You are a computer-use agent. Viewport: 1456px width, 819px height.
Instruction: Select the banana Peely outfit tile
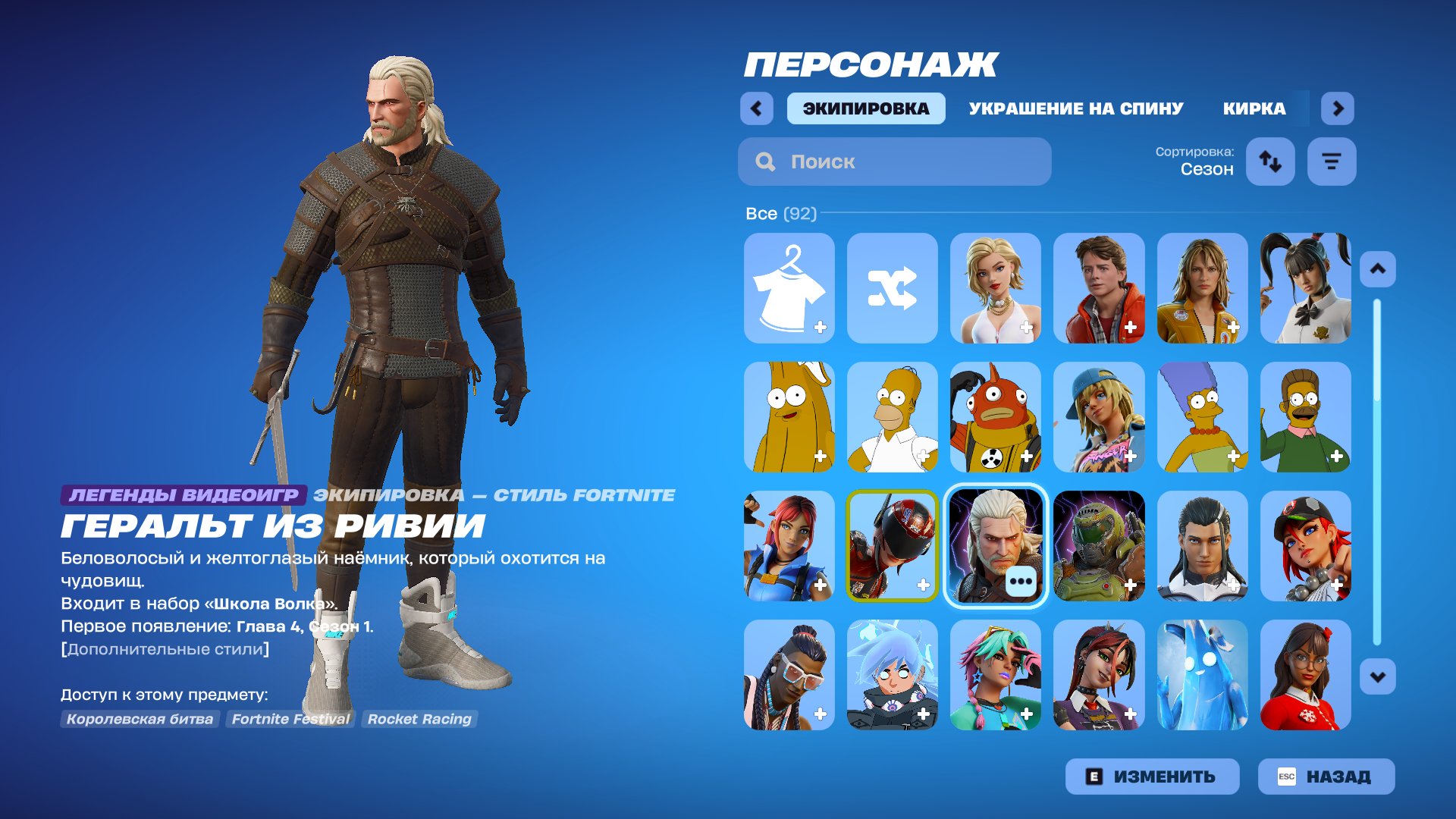click(x=789, y=418)
